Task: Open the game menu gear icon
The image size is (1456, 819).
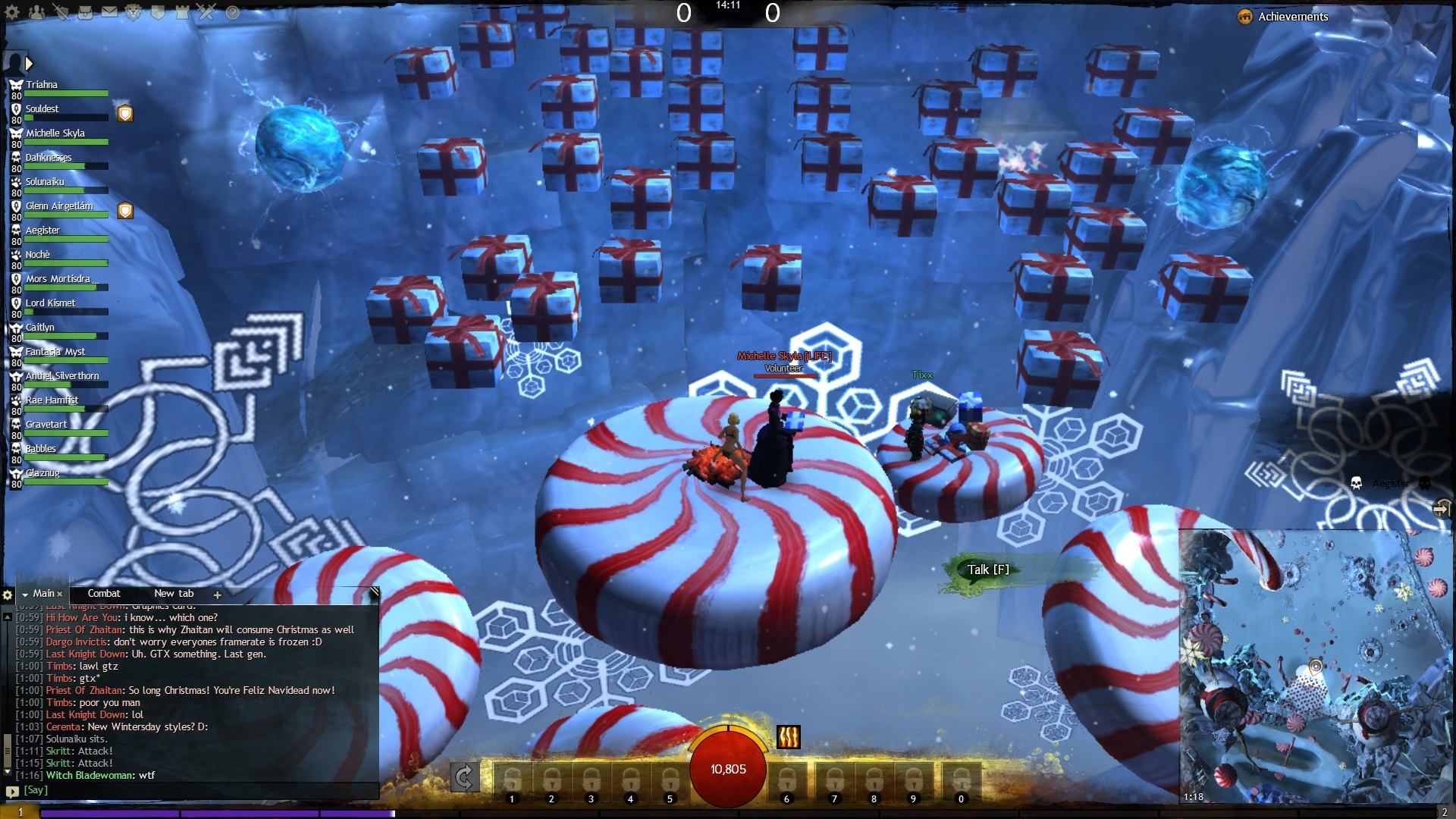Action: point(13,12)
